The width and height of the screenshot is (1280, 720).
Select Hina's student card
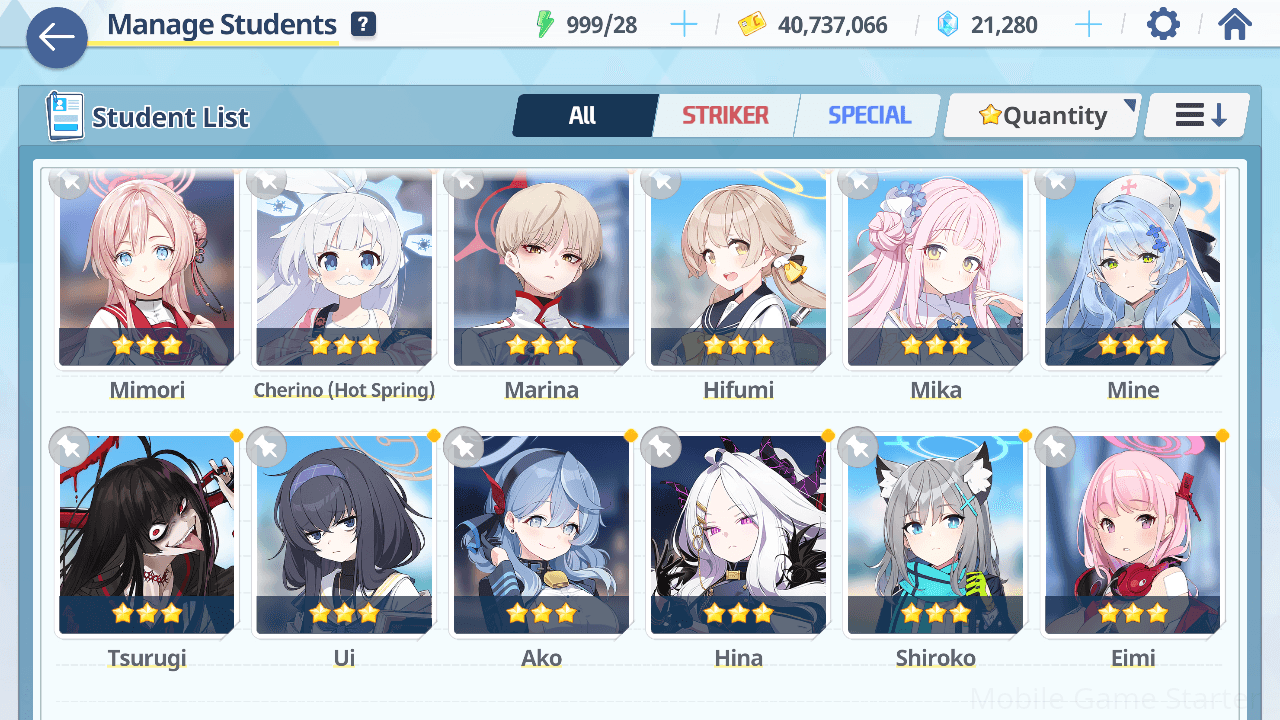pyautogui.click(x=738, y=535)
